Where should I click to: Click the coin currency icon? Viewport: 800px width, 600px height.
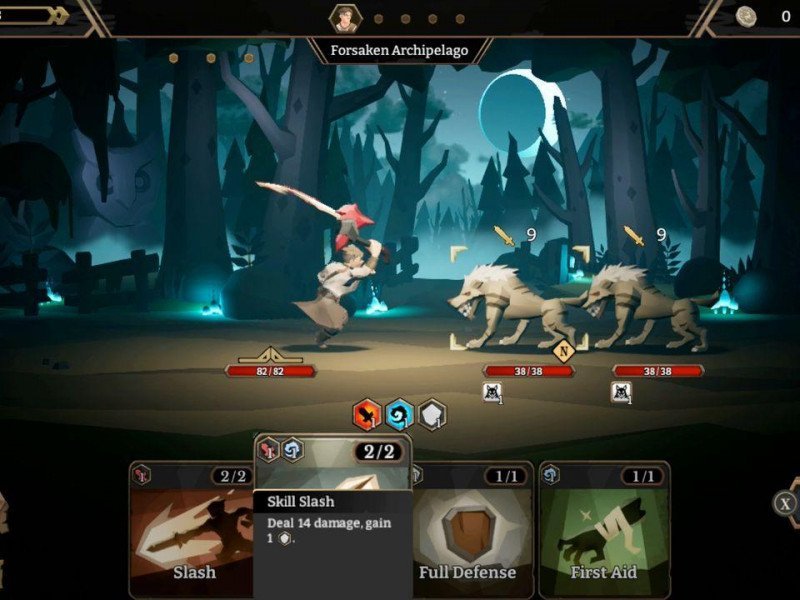(746, 15)
